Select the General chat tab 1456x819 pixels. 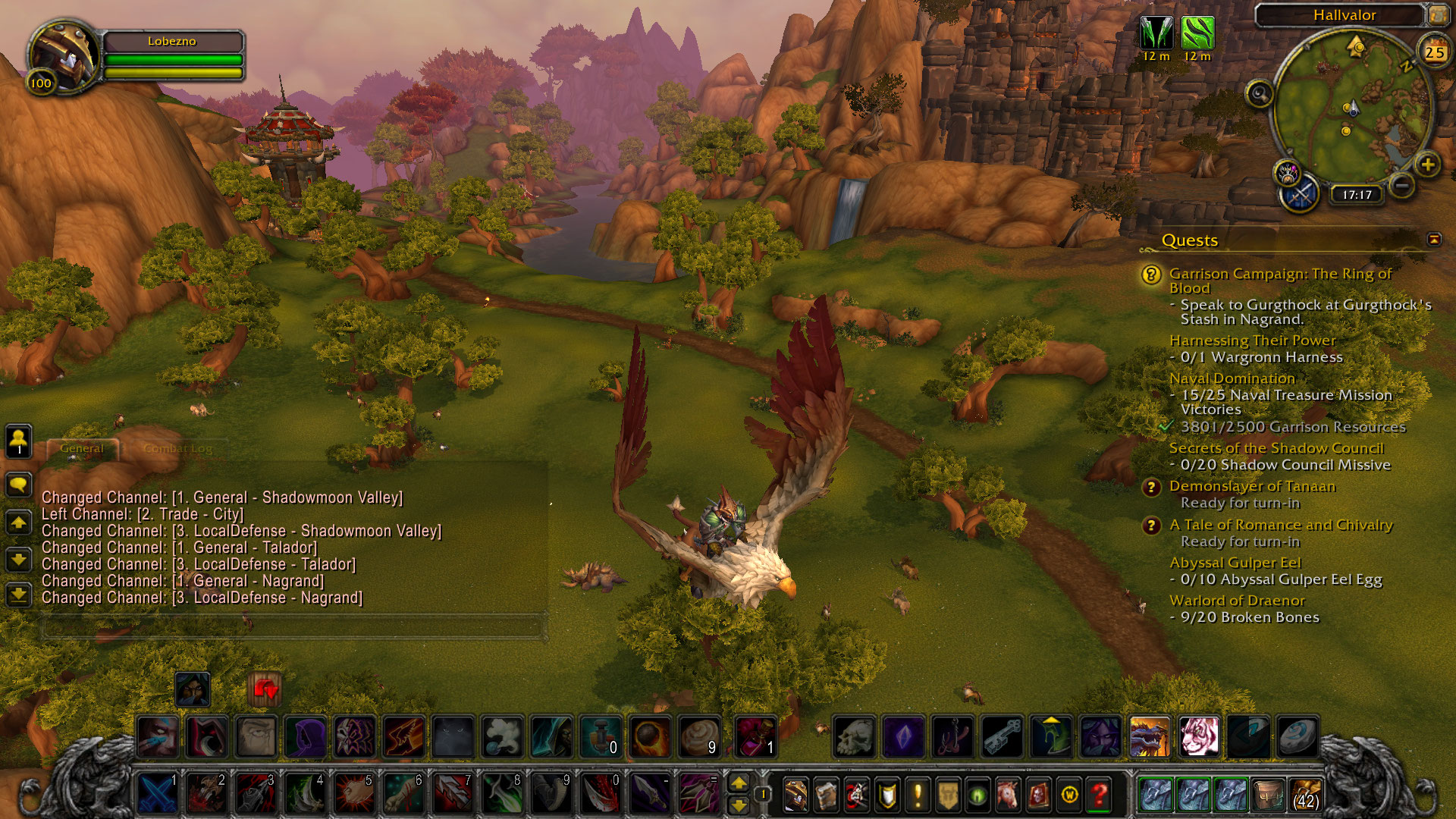[x=82, y=448]
